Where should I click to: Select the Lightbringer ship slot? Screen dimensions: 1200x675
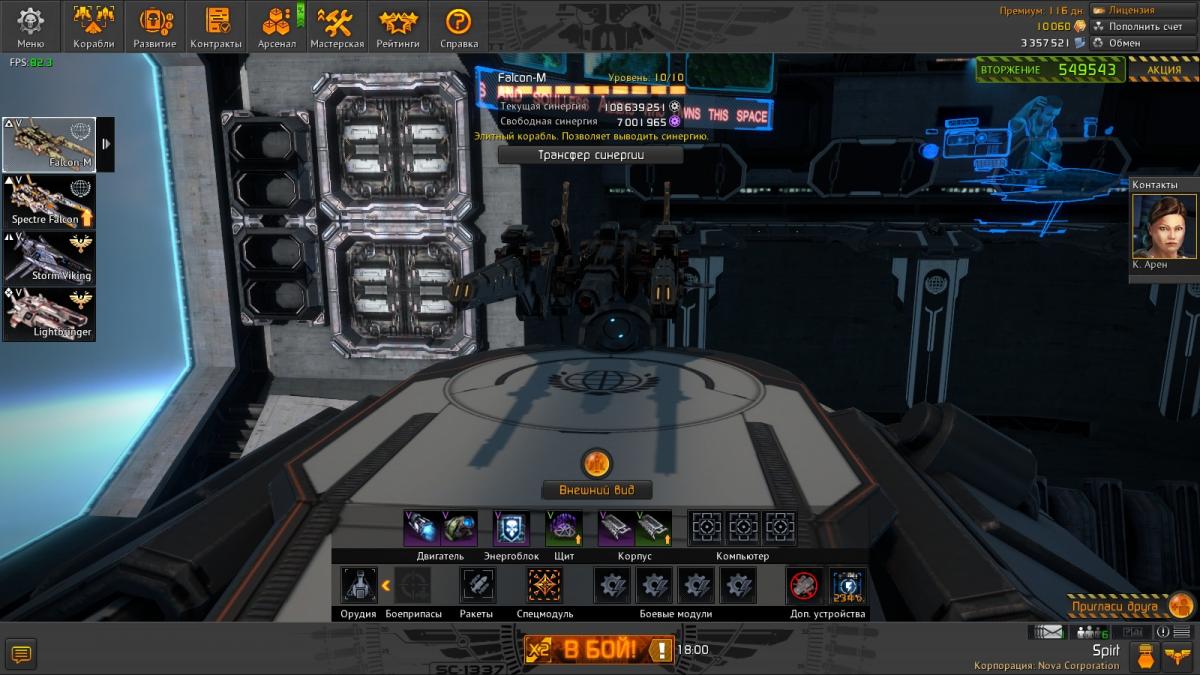49,314
